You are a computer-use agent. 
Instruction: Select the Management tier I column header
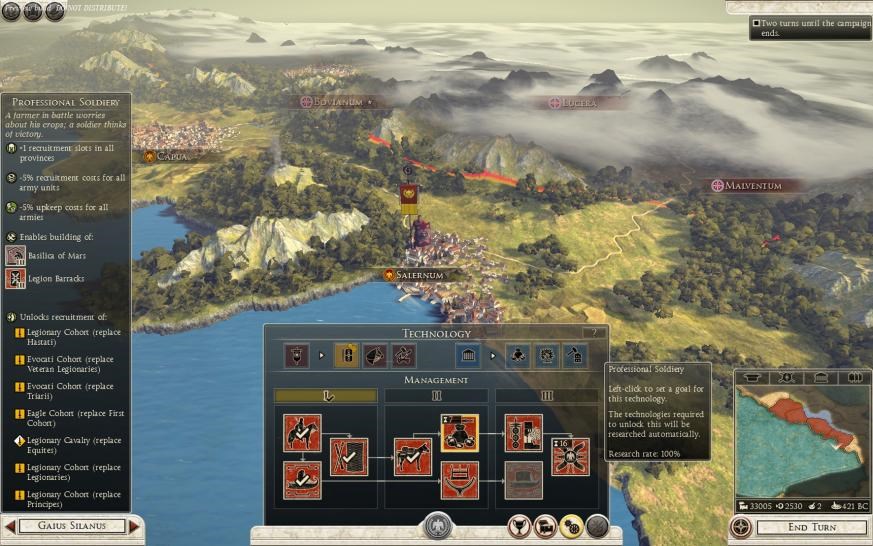pos(326,396)
